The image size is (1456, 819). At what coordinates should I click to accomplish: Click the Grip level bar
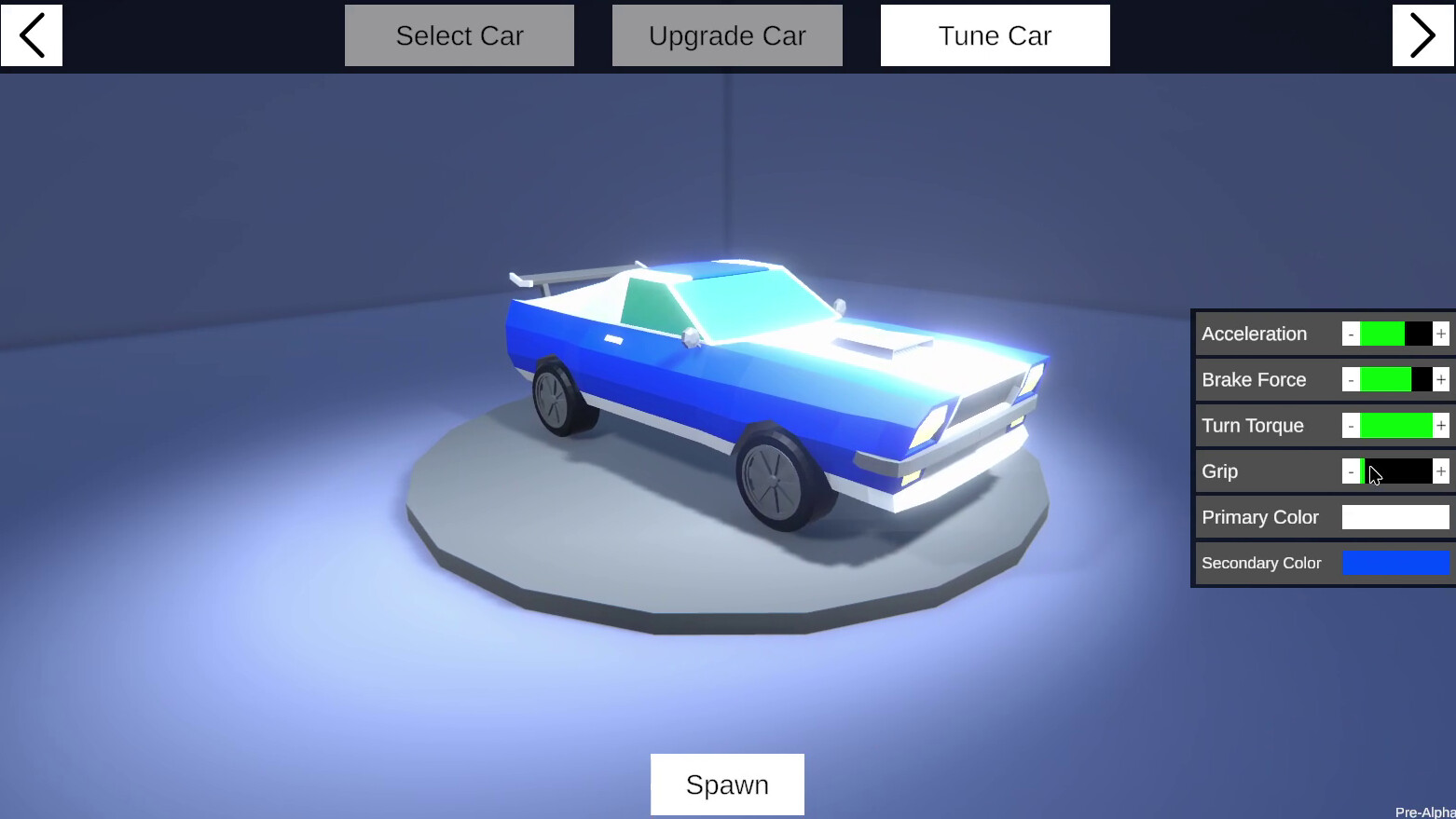click(x=1395, y=471)
